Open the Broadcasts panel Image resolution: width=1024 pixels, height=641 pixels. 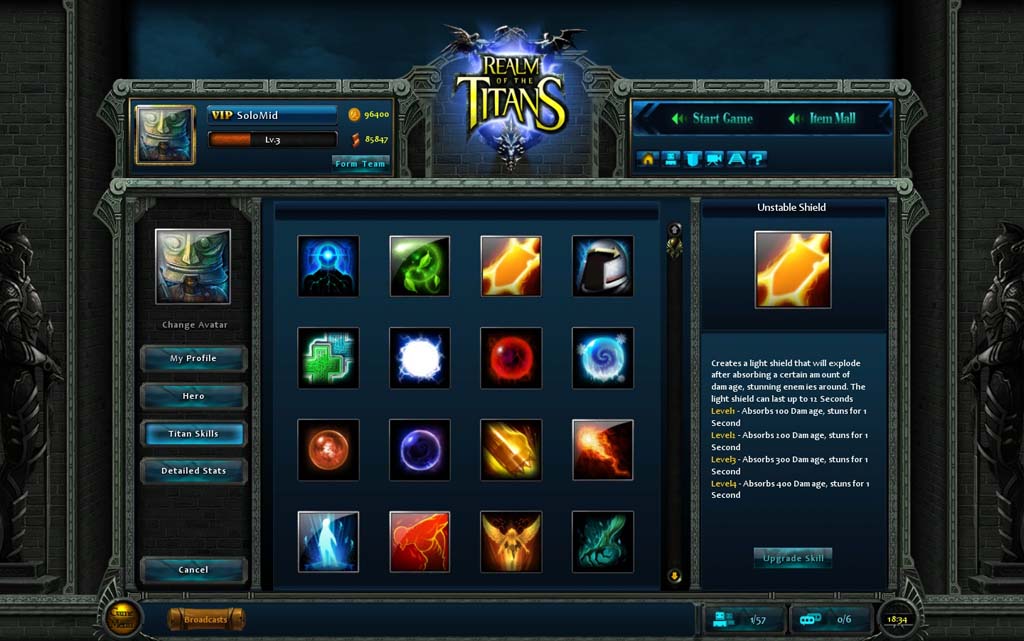[x=206, y=620]
